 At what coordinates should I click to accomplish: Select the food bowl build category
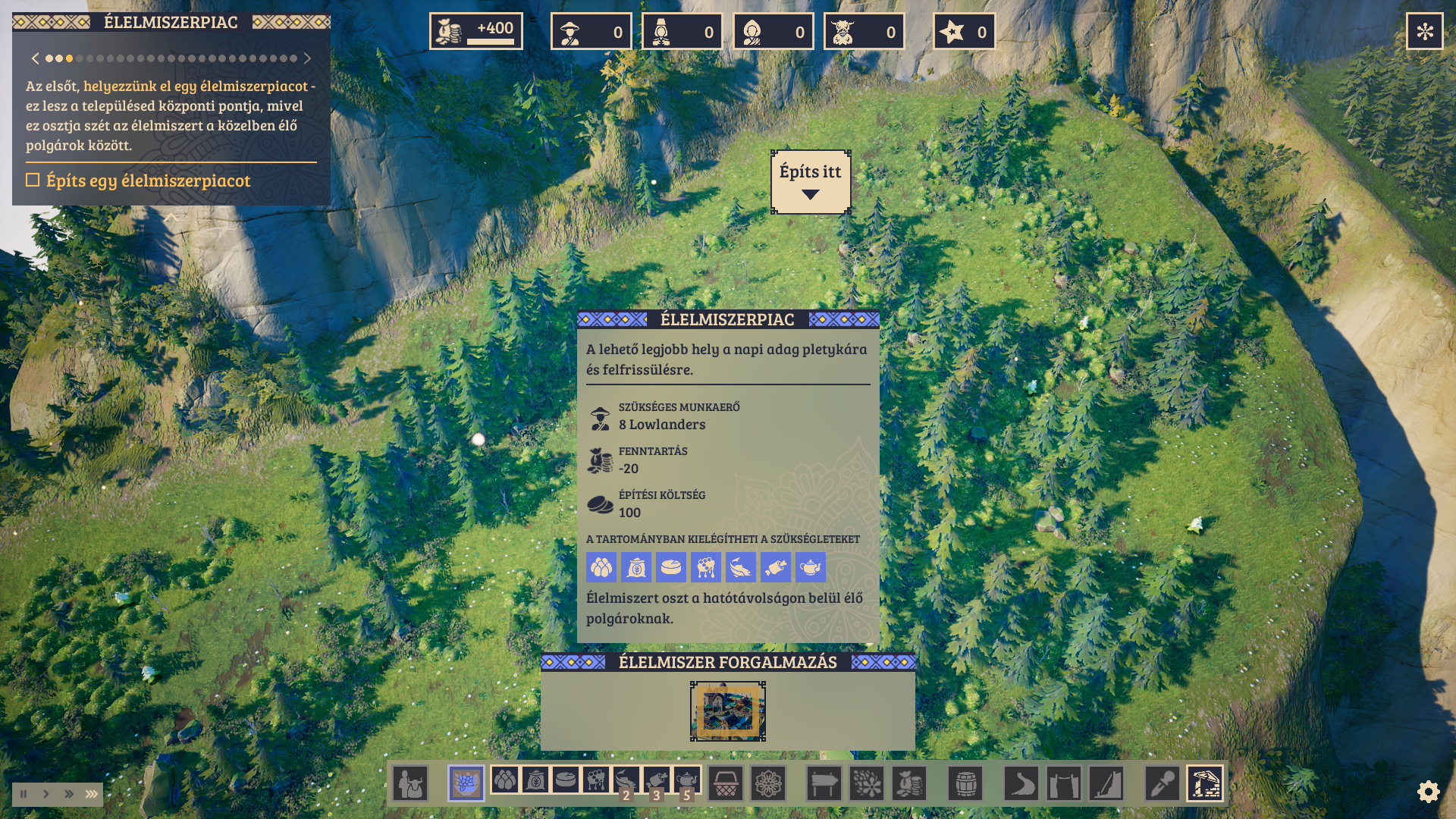coord(466,783)
